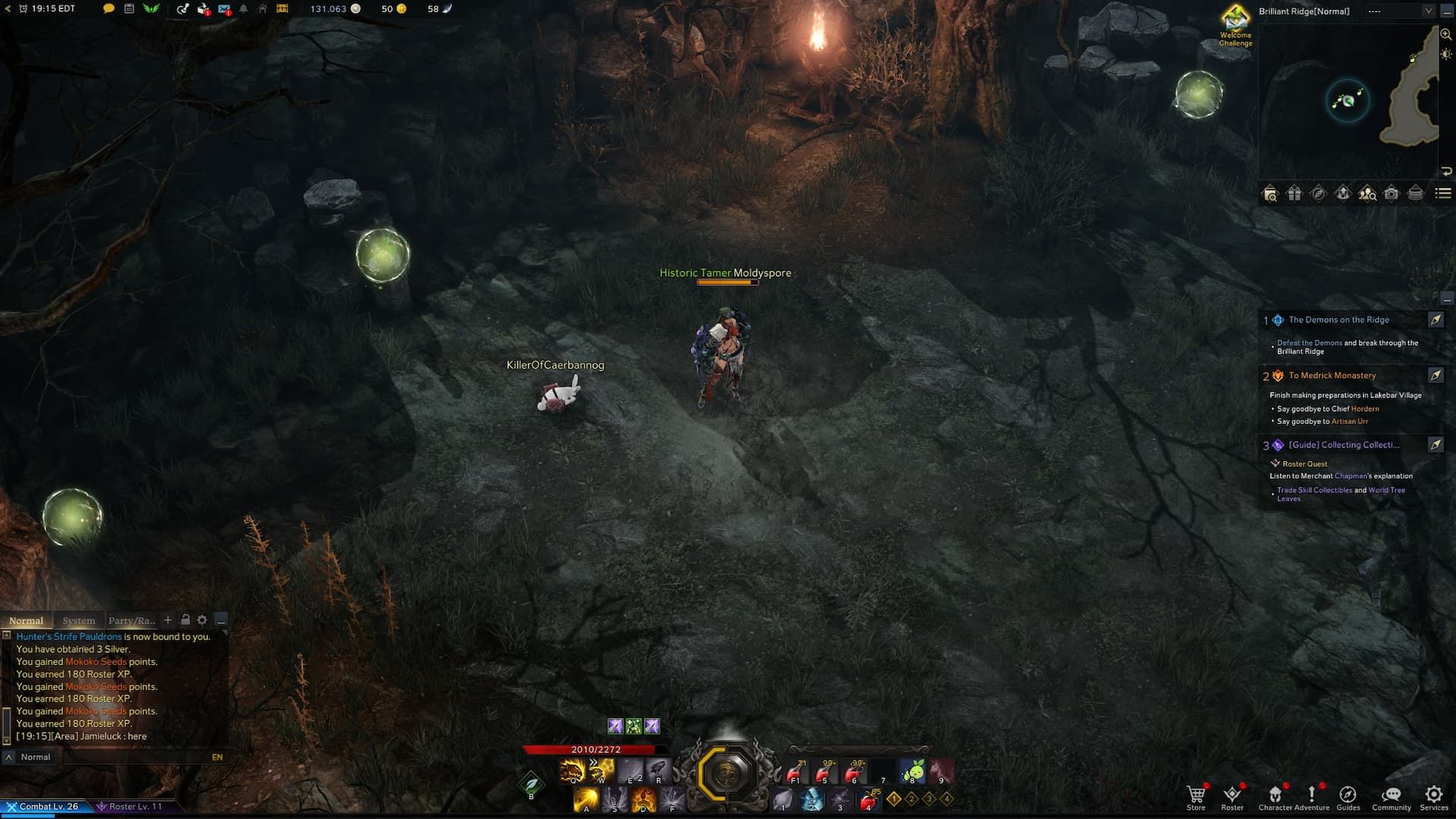
Task: Open the notification bell in the top bar
Action: pyautogui.click(x=244, y=9)
